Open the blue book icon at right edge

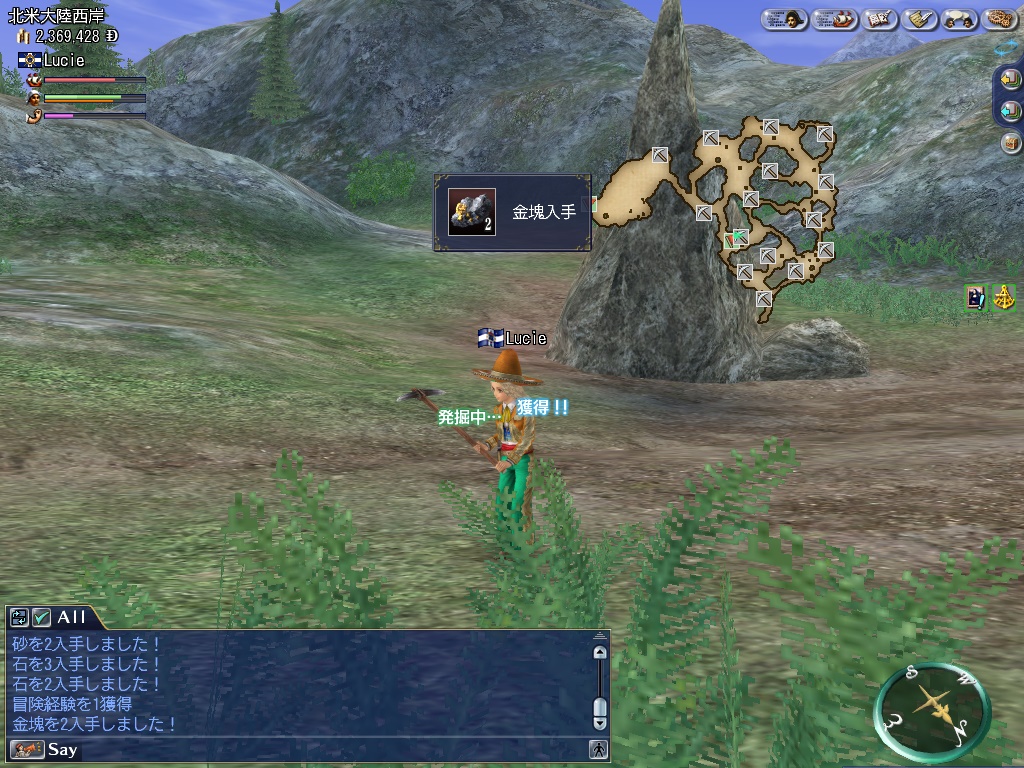click(x=975, y=297)
